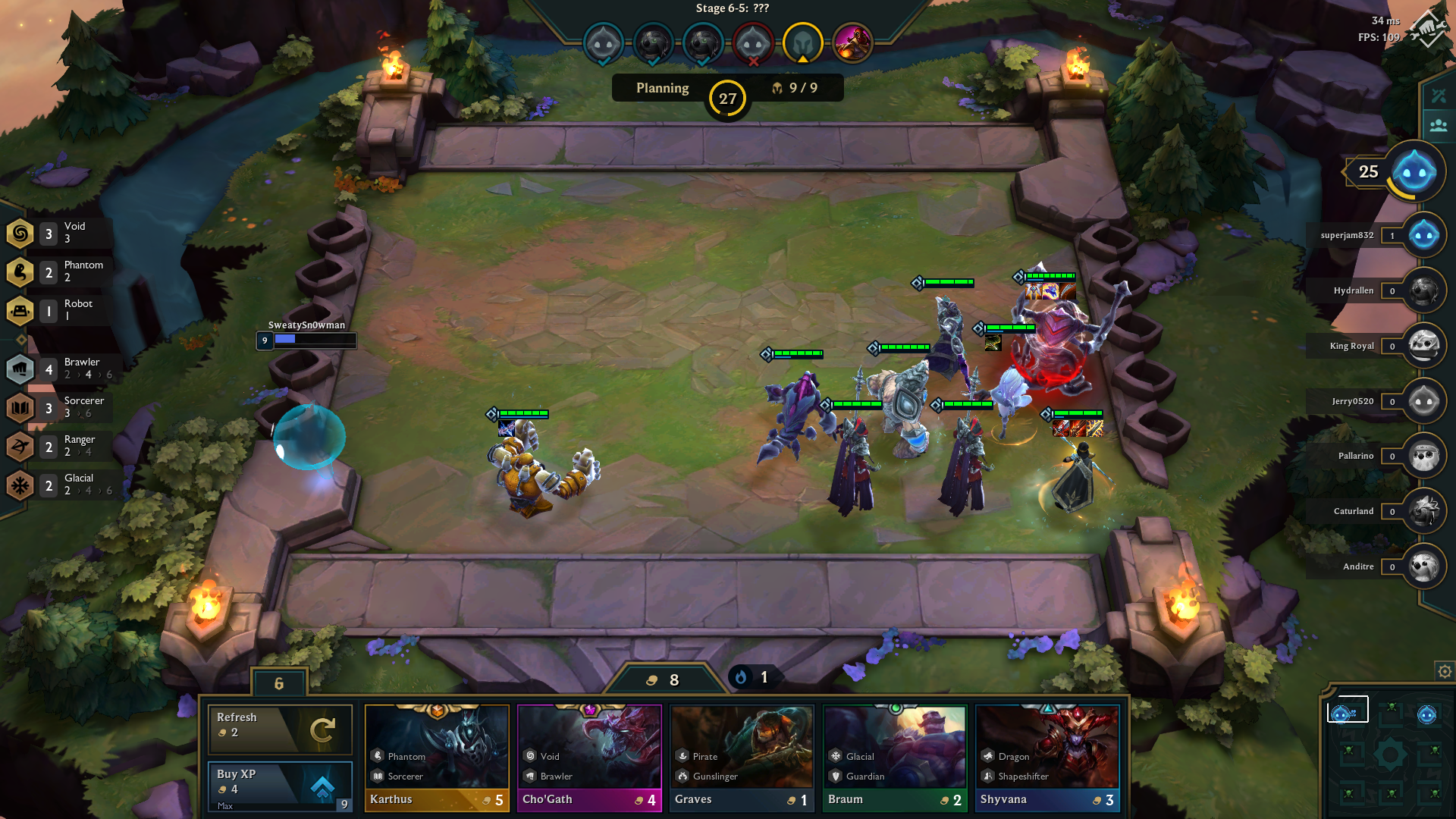Buy XP for 4 gold
This screenshot has height=819, width=1456.
coord(280,786)
